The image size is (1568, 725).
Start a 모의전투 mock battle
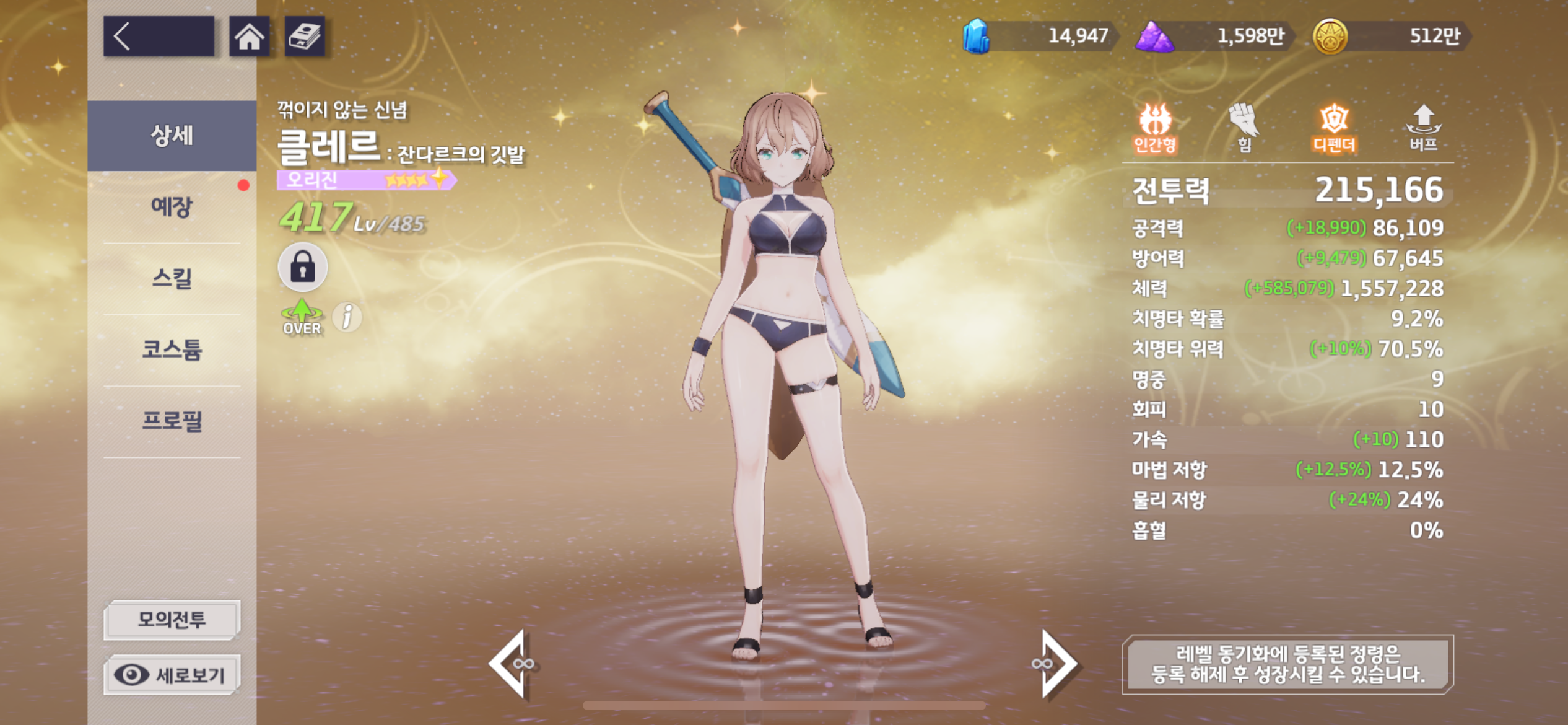pyautogui.click(x=172, y=619)
